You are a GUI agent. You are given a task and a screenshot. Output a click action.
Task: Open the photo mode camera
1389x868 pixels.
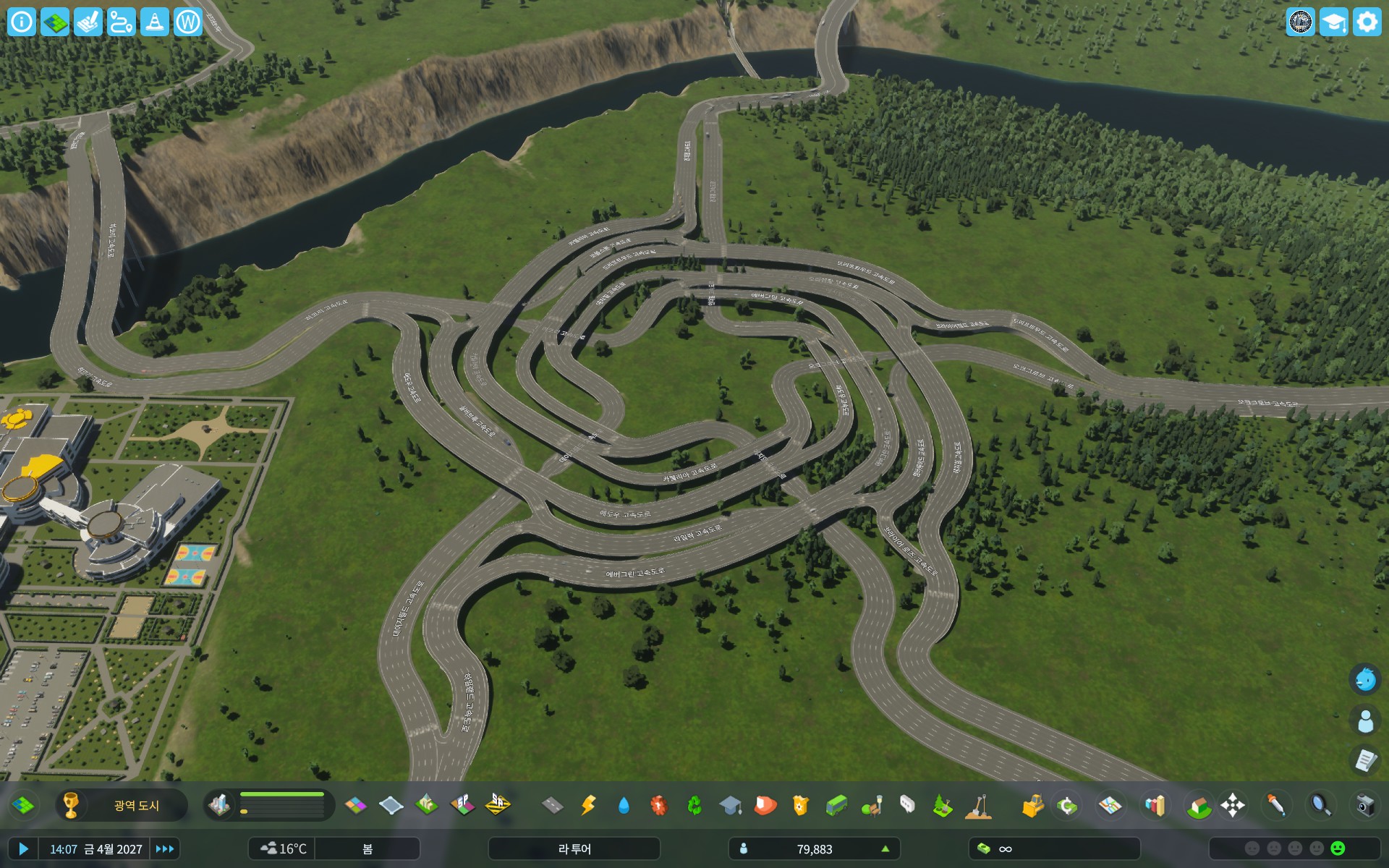[x=1364, y=805]
